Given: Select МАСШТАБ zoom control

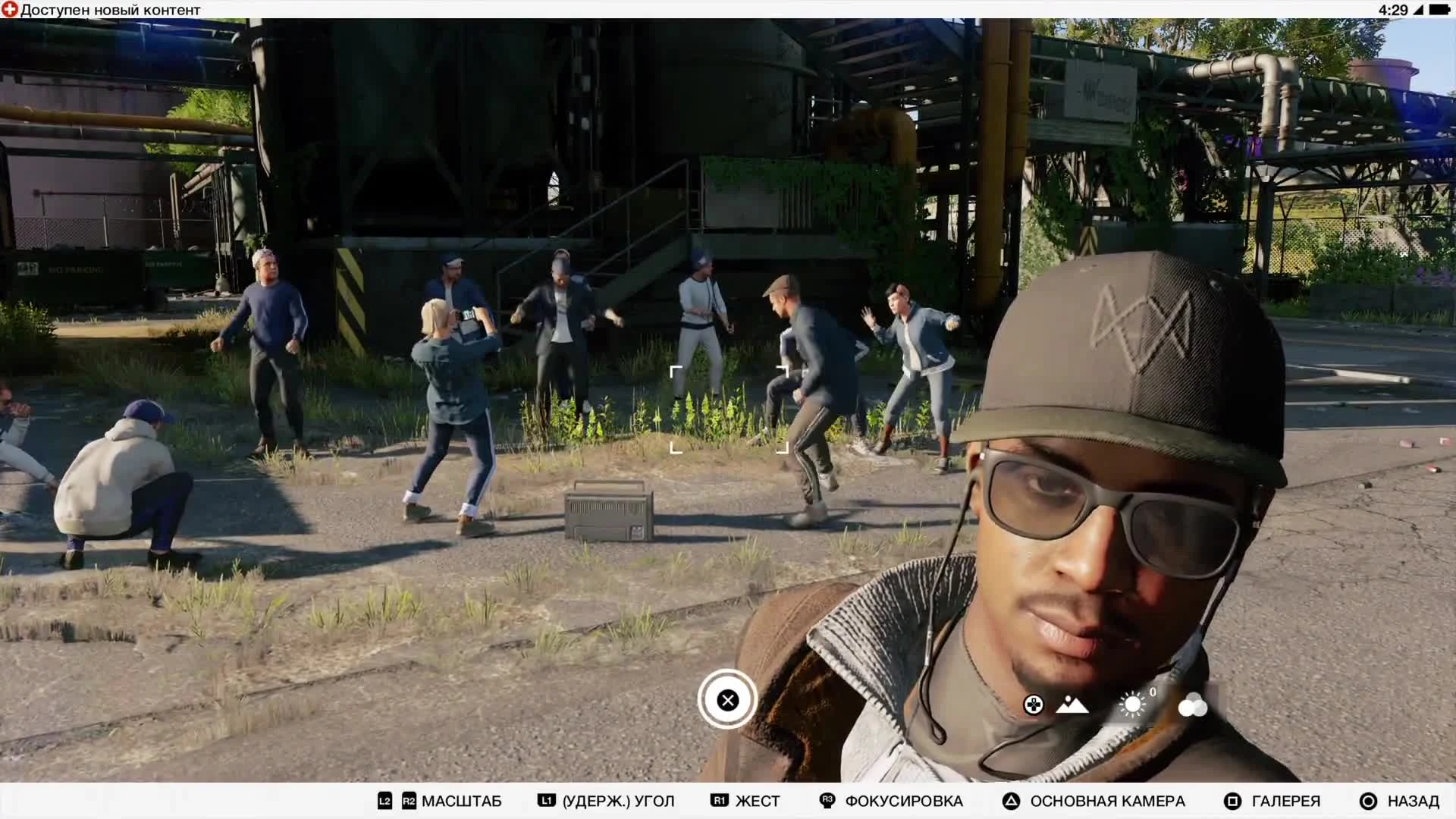Looking at the screenshot, I should tap(462, 801).
